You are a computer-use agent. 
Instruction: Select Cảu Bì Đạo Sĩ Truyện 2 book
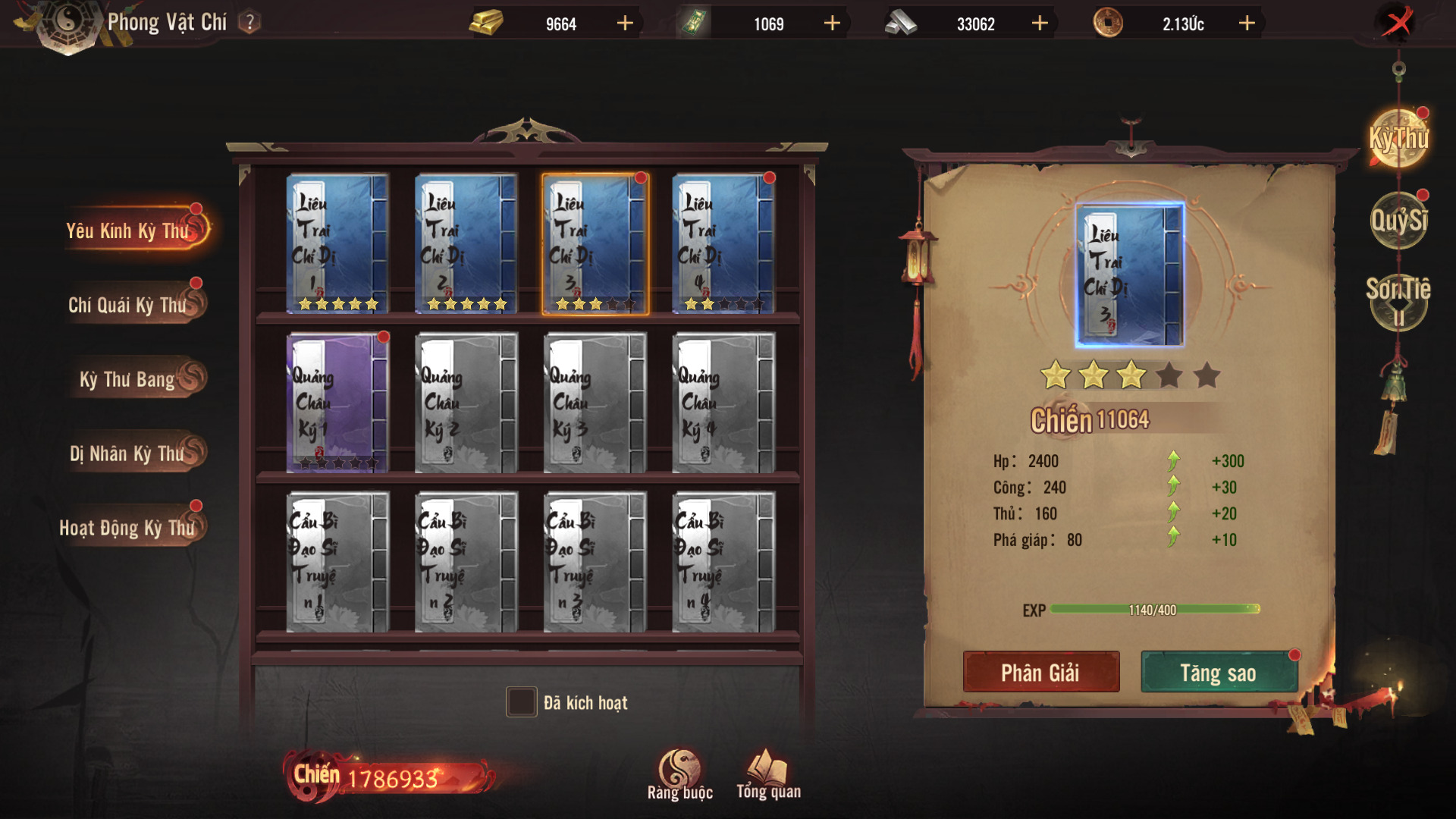click(x=466, y=562)
